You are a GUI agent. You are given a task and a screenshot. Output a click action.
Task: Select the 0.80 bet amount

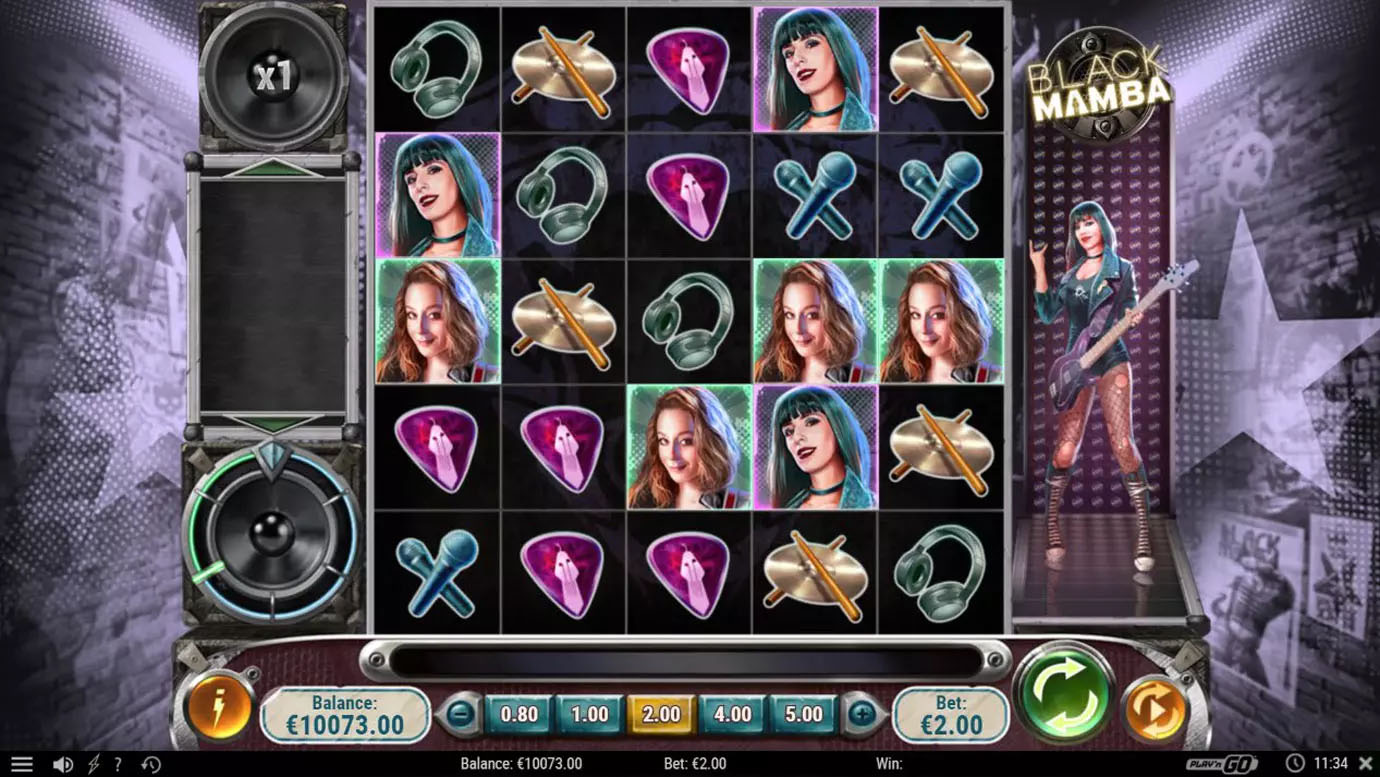pos(518,714)
